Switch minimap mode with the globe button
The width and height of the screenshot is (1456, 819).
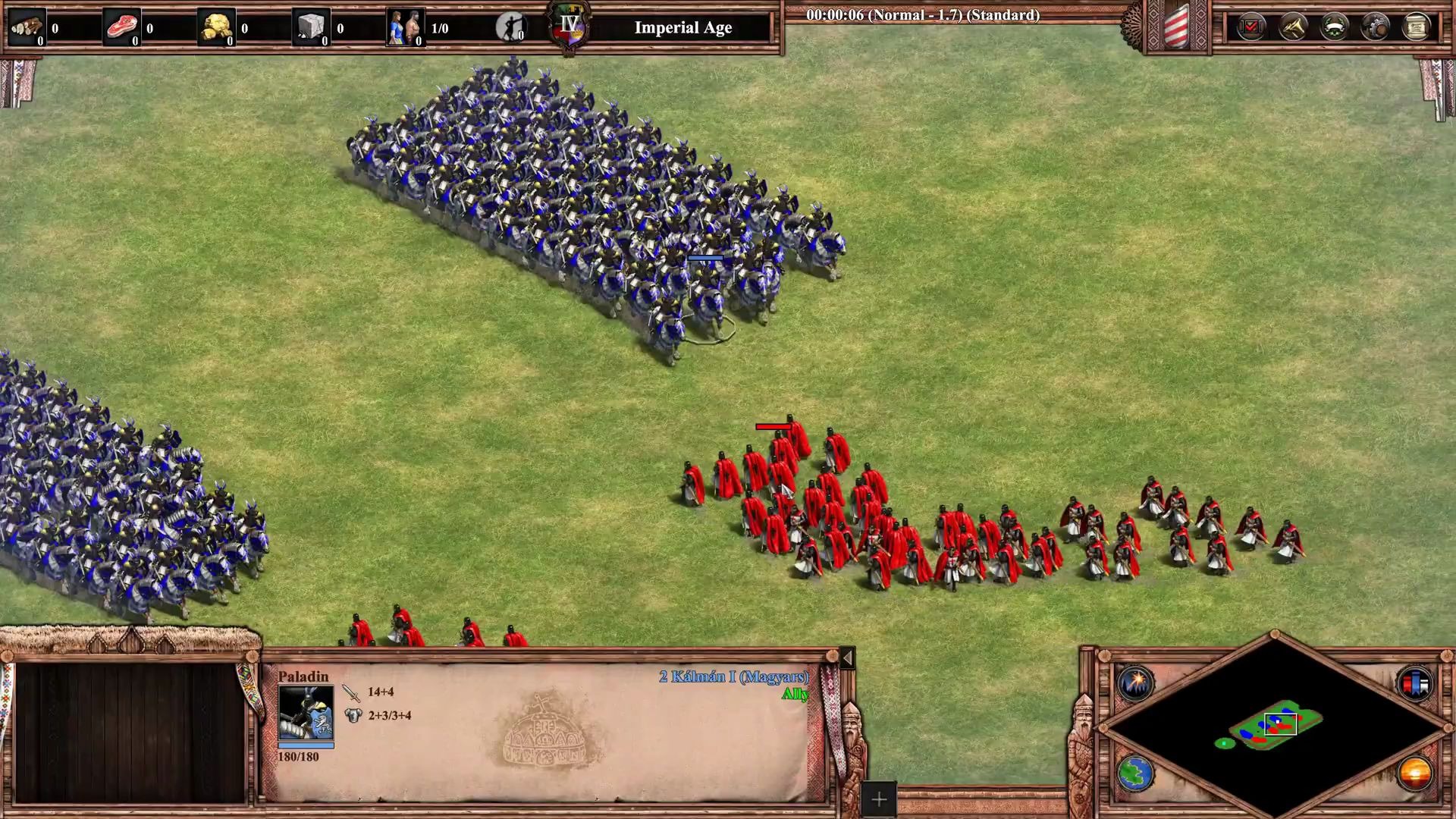coord(1135,774)
